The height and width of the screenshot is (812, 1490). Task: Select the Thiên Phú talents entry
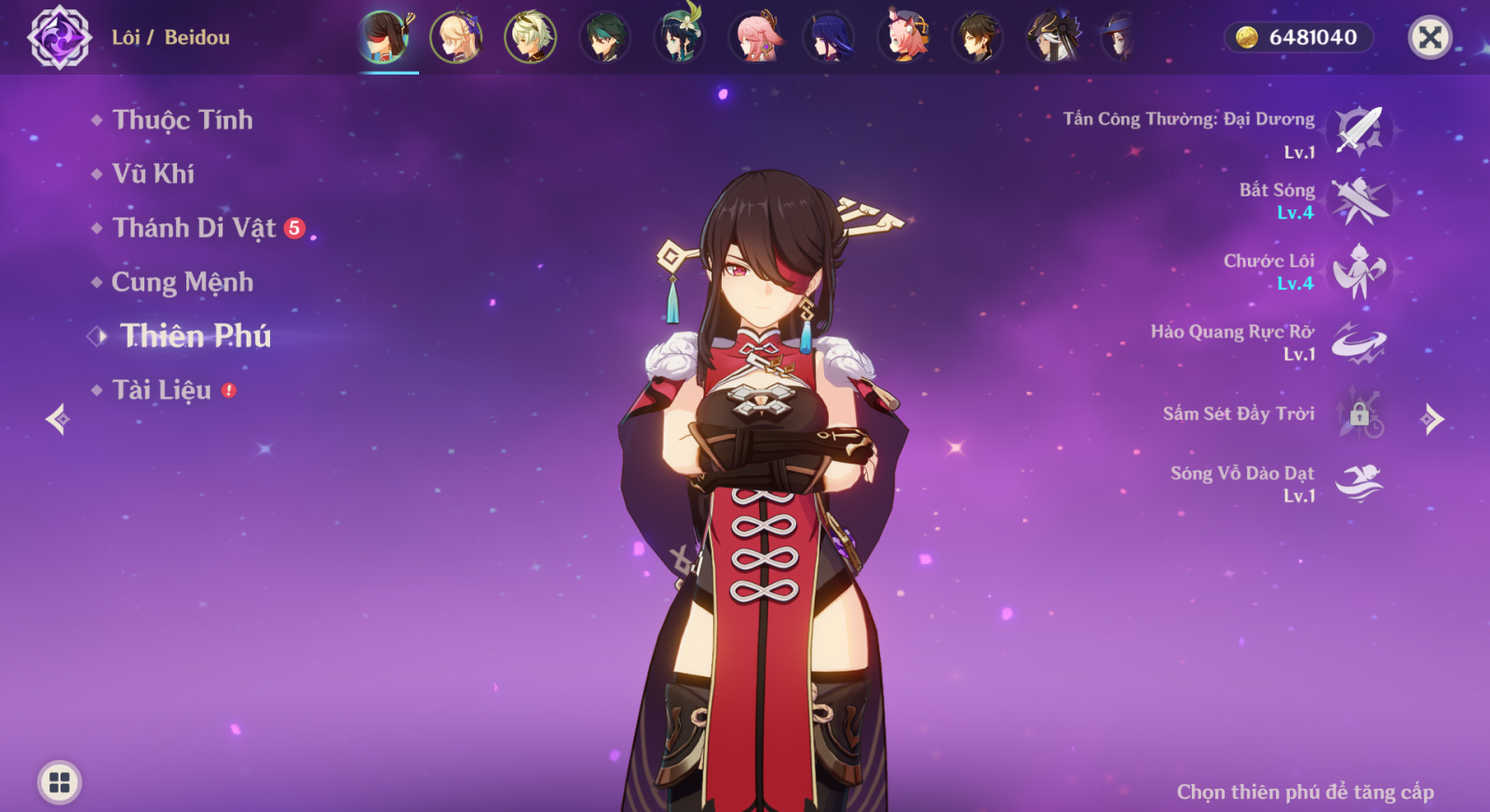195,336
